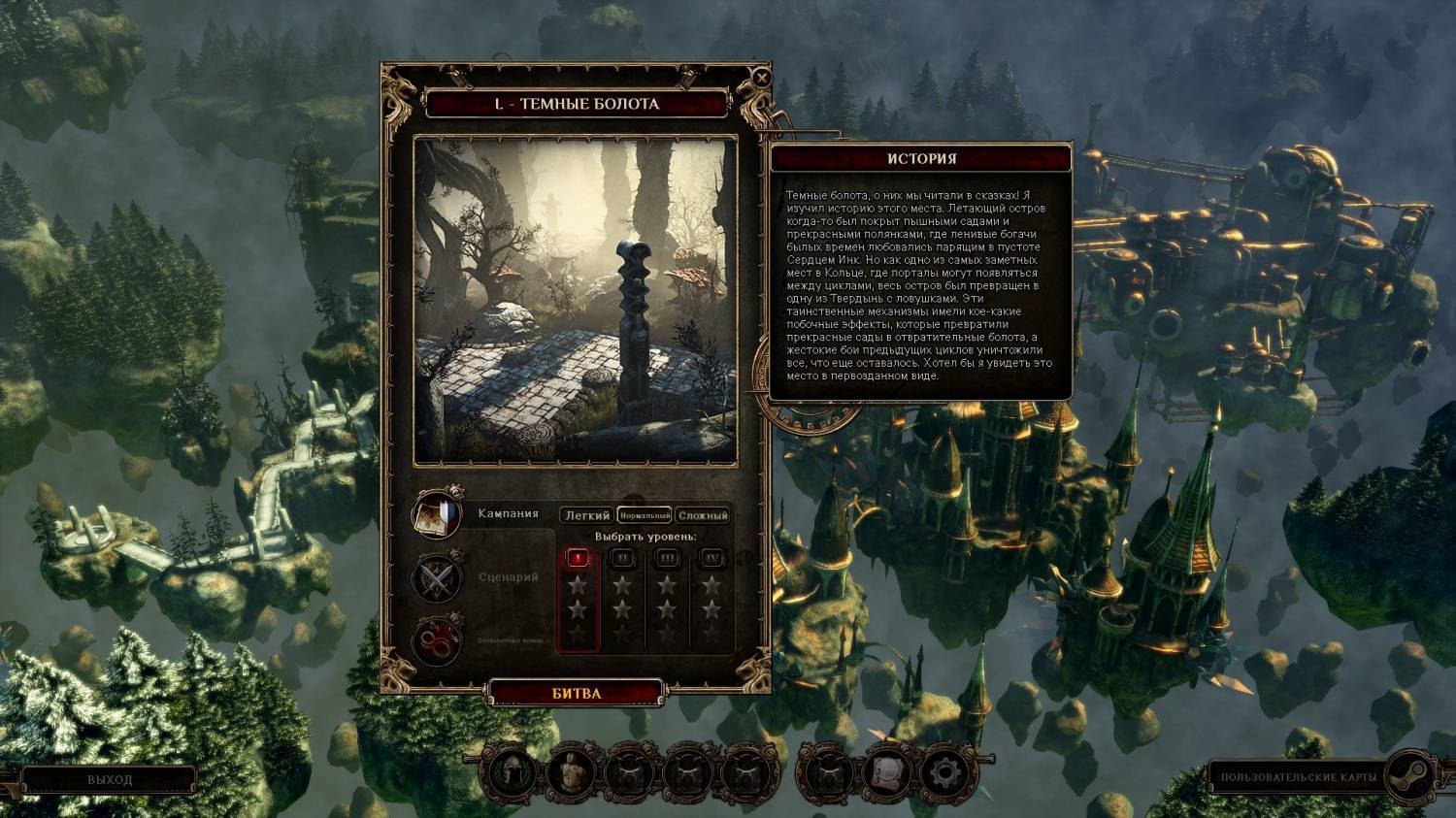Switch difficulty to Сложный

tap(703, 515)
